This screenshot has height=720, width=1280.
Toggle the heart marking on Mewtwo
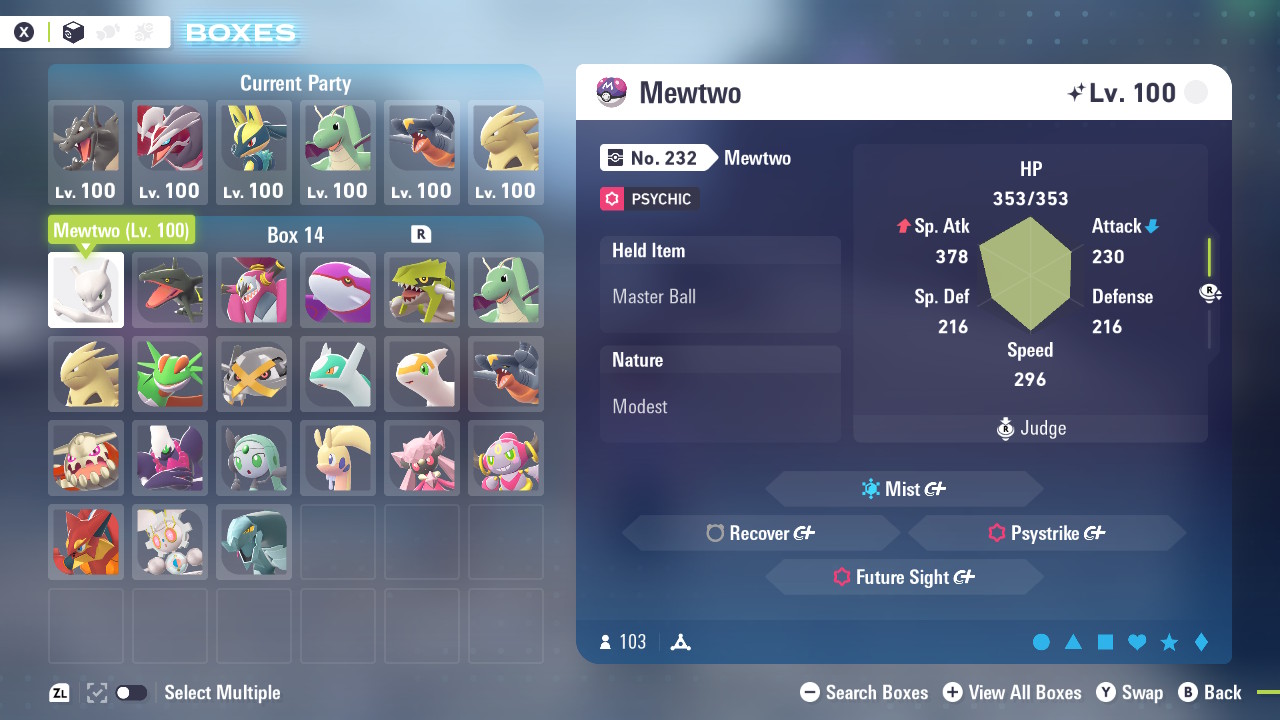tap(1137, 642)
